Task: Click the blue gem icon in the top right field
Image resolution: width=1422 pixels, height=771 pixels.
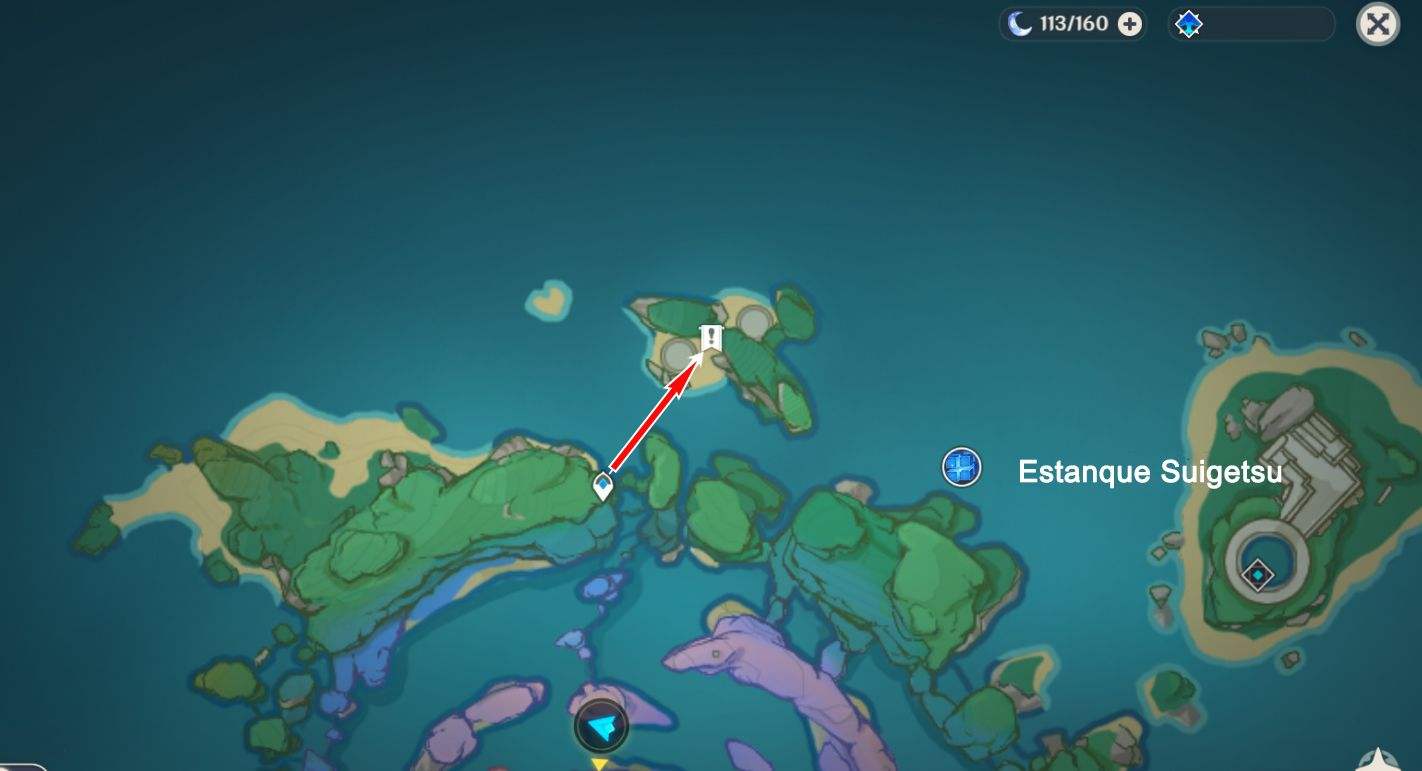Action: (1188, 24)
